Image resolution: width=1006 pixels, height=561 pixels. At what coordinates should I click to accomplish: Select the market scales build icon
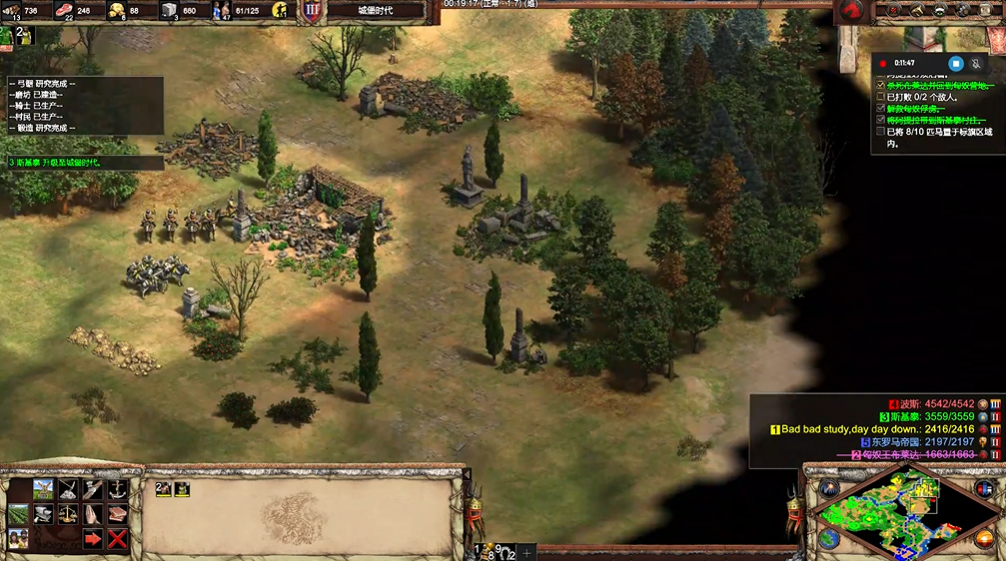pos(68,514)
